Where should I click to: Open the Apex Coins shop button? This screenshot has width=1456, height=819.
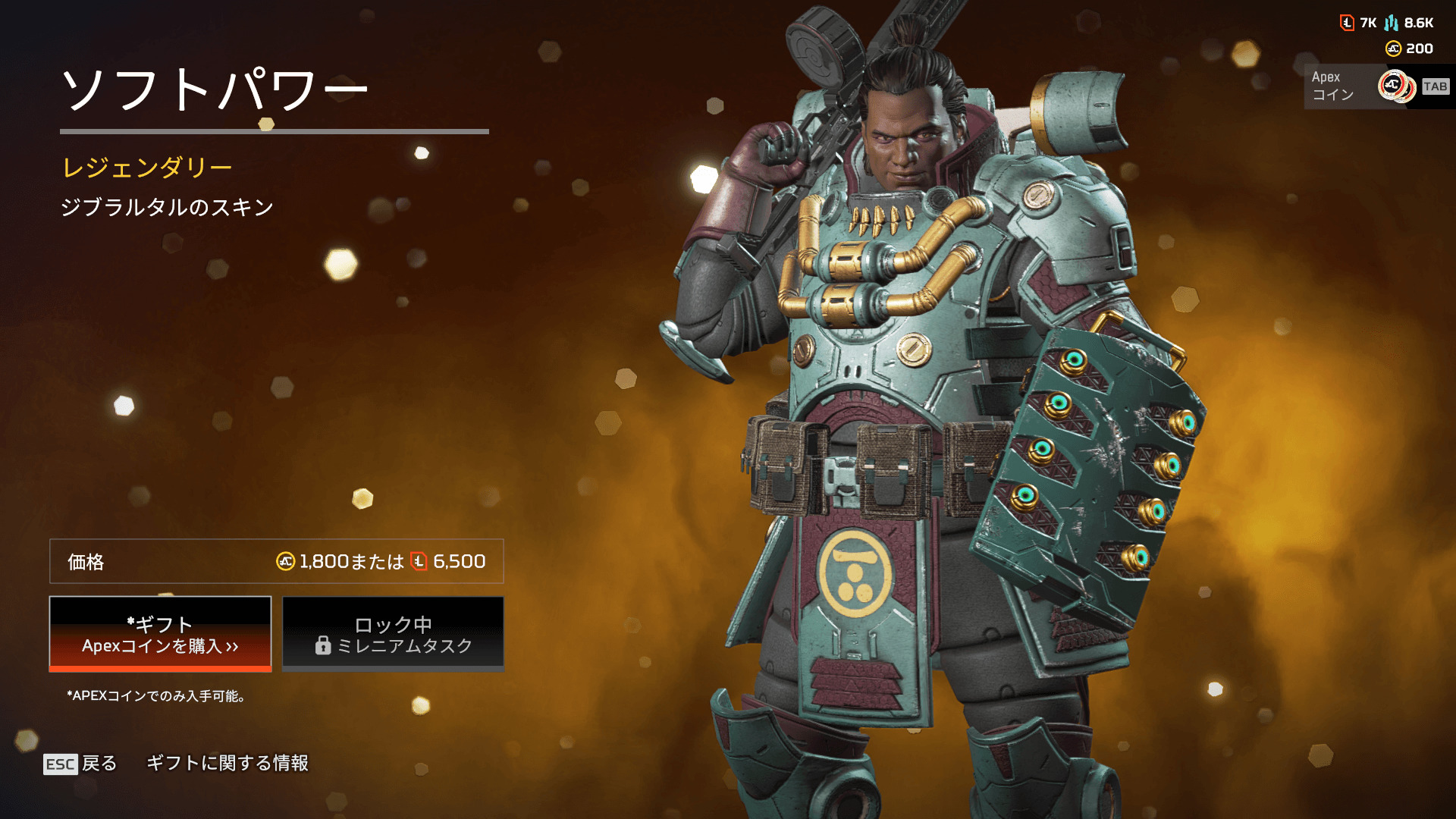tap(1376, 86)
